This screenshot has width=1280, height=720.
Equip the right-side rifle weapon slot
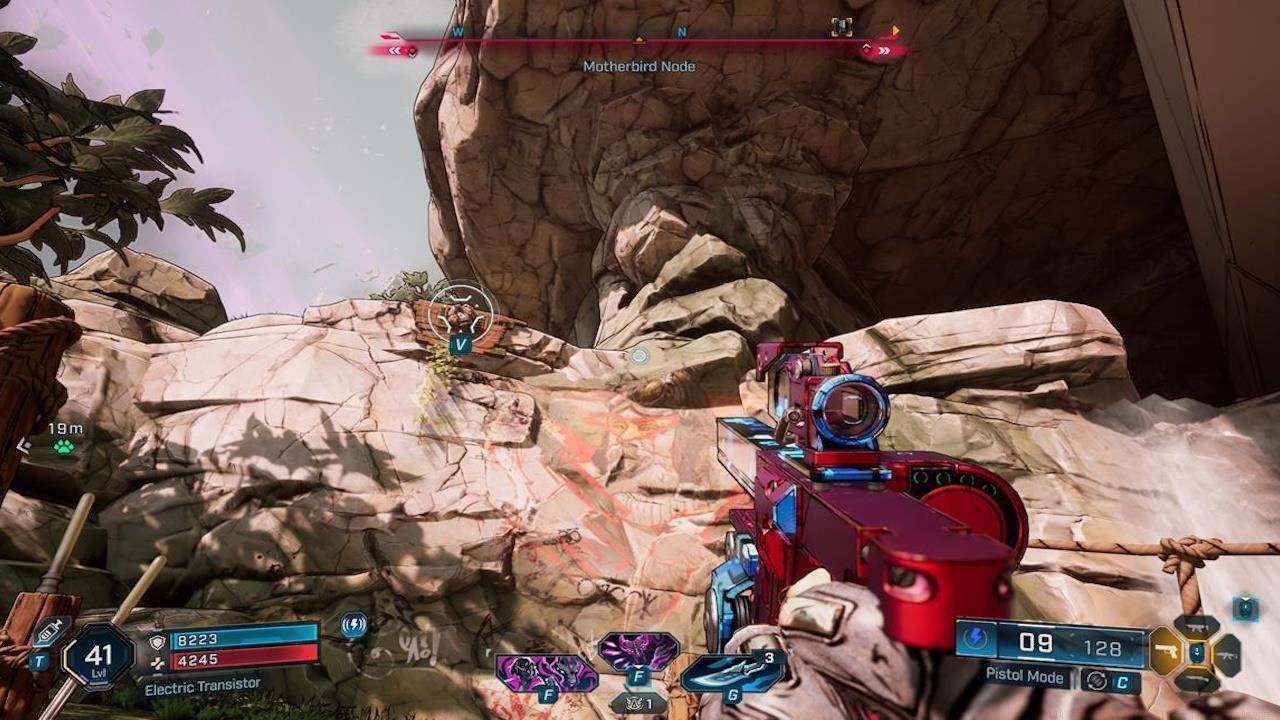(x=1227, y=654)
